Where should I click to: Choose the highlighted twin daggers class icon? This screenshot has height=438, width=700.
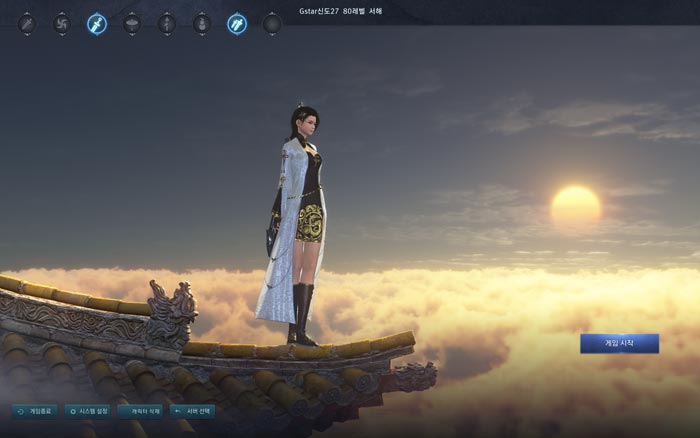click(x=237, y=23)
